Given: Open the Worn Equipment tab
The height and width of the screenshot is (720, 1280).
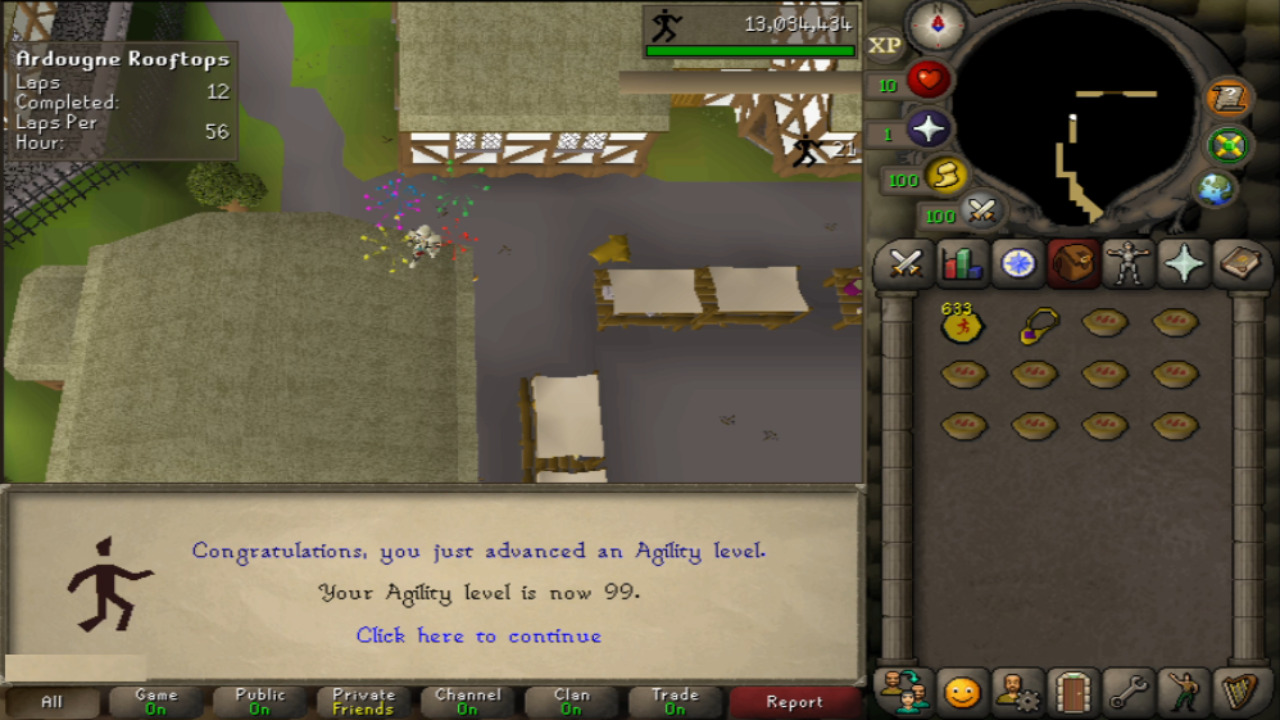Looking at the screenshot, I should pos(1129,264).
